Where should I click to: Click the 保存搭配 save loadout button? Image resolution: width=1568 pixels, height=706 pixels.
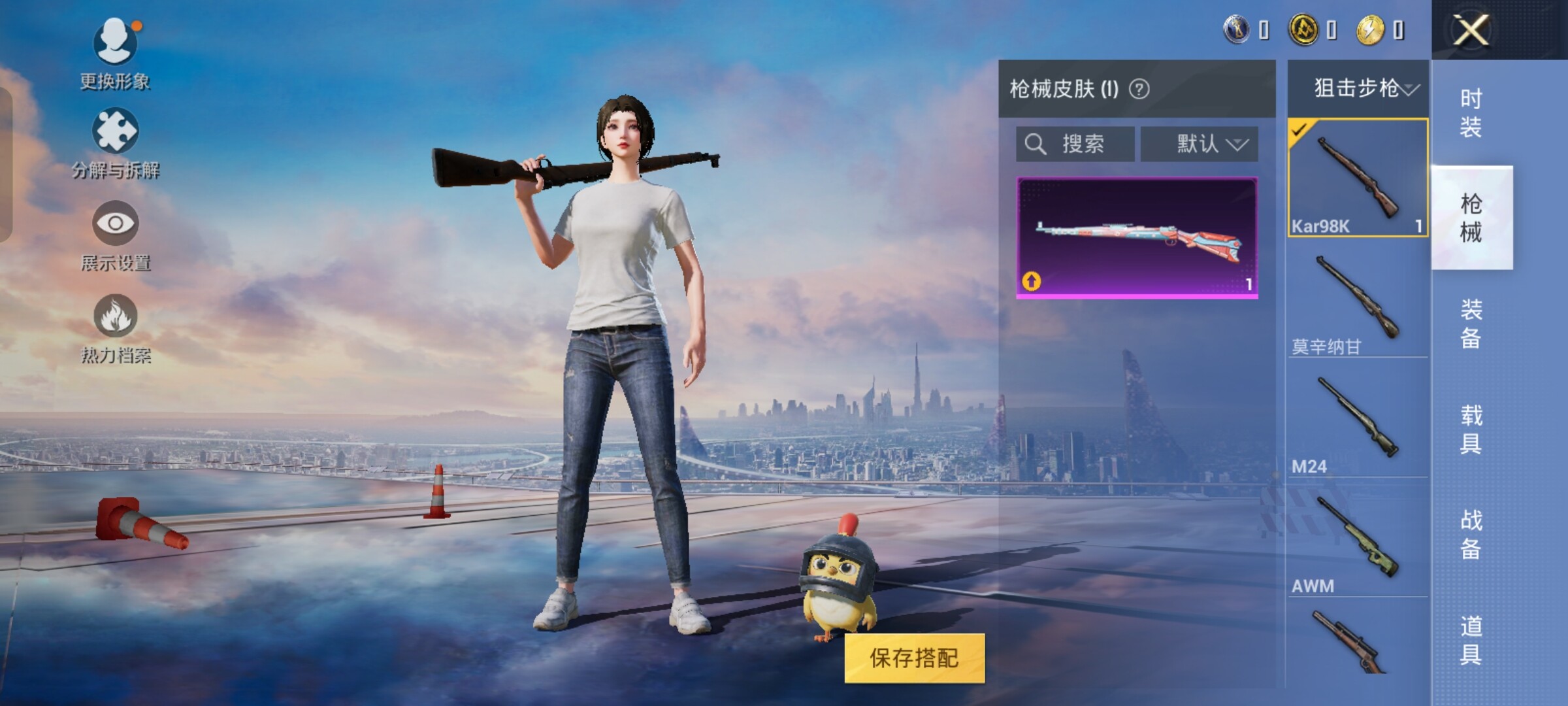coord(914,658)
